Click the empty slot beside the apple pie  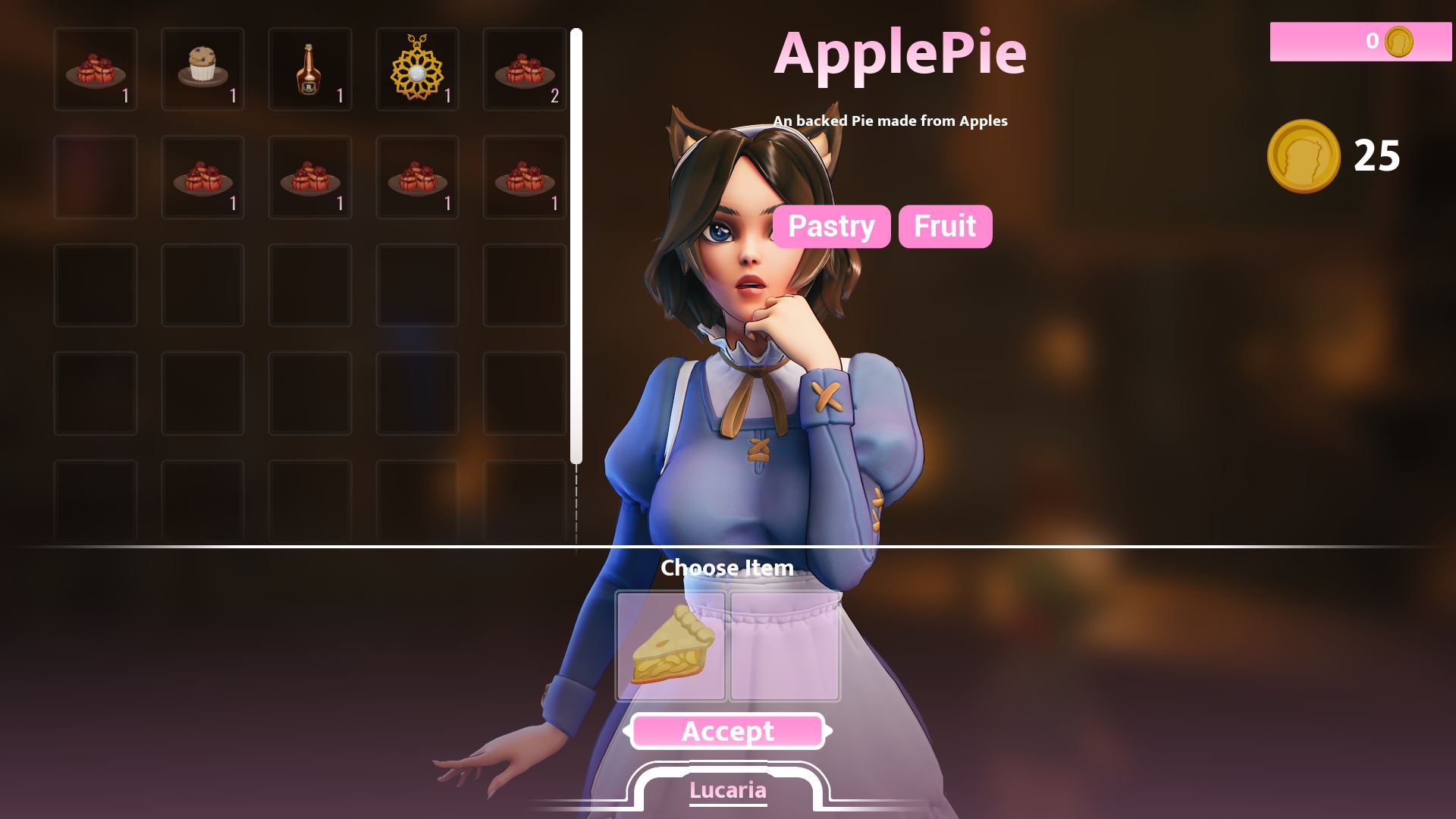[x=784, y=646]
